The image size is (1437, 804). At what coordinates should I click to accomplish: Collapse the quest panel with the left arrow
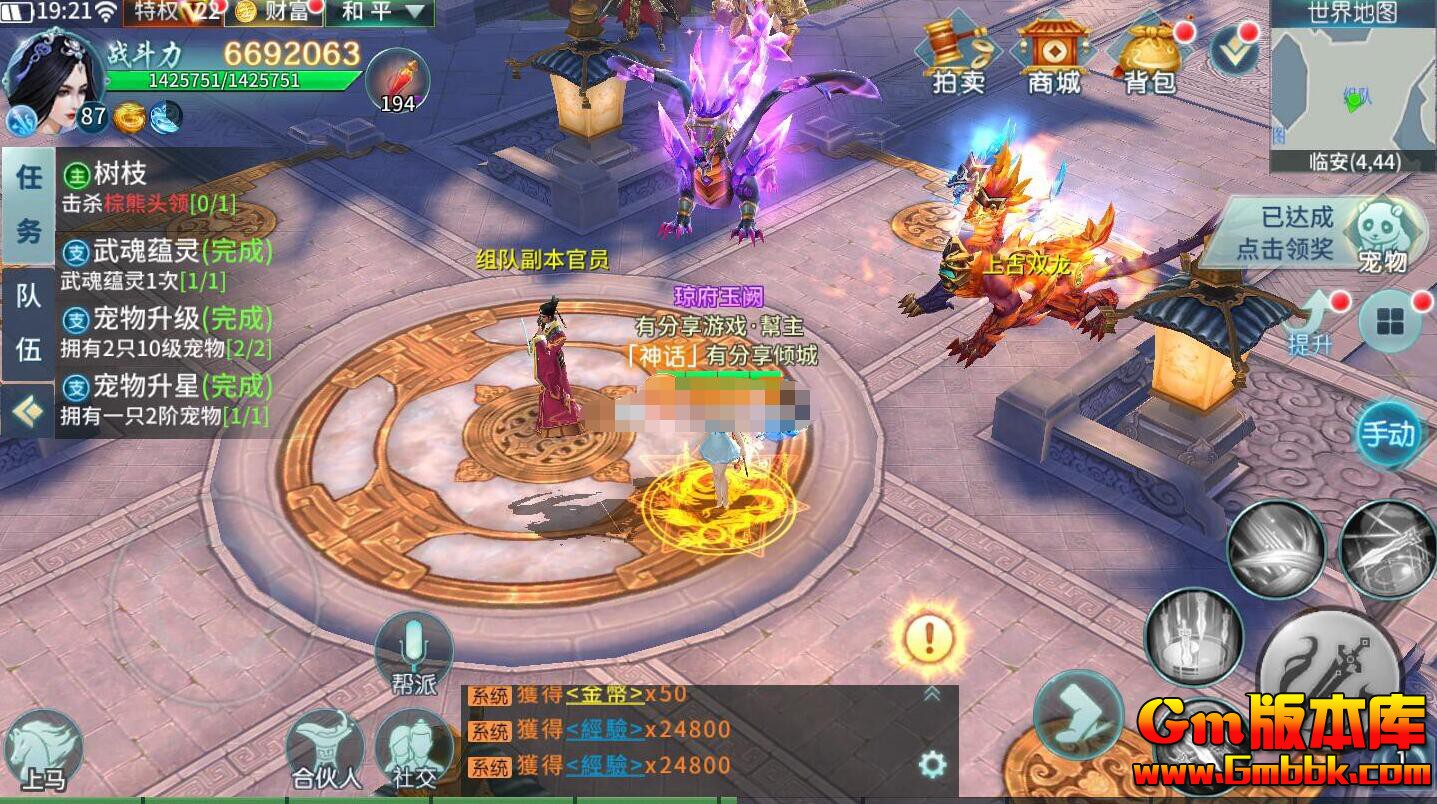25,407
